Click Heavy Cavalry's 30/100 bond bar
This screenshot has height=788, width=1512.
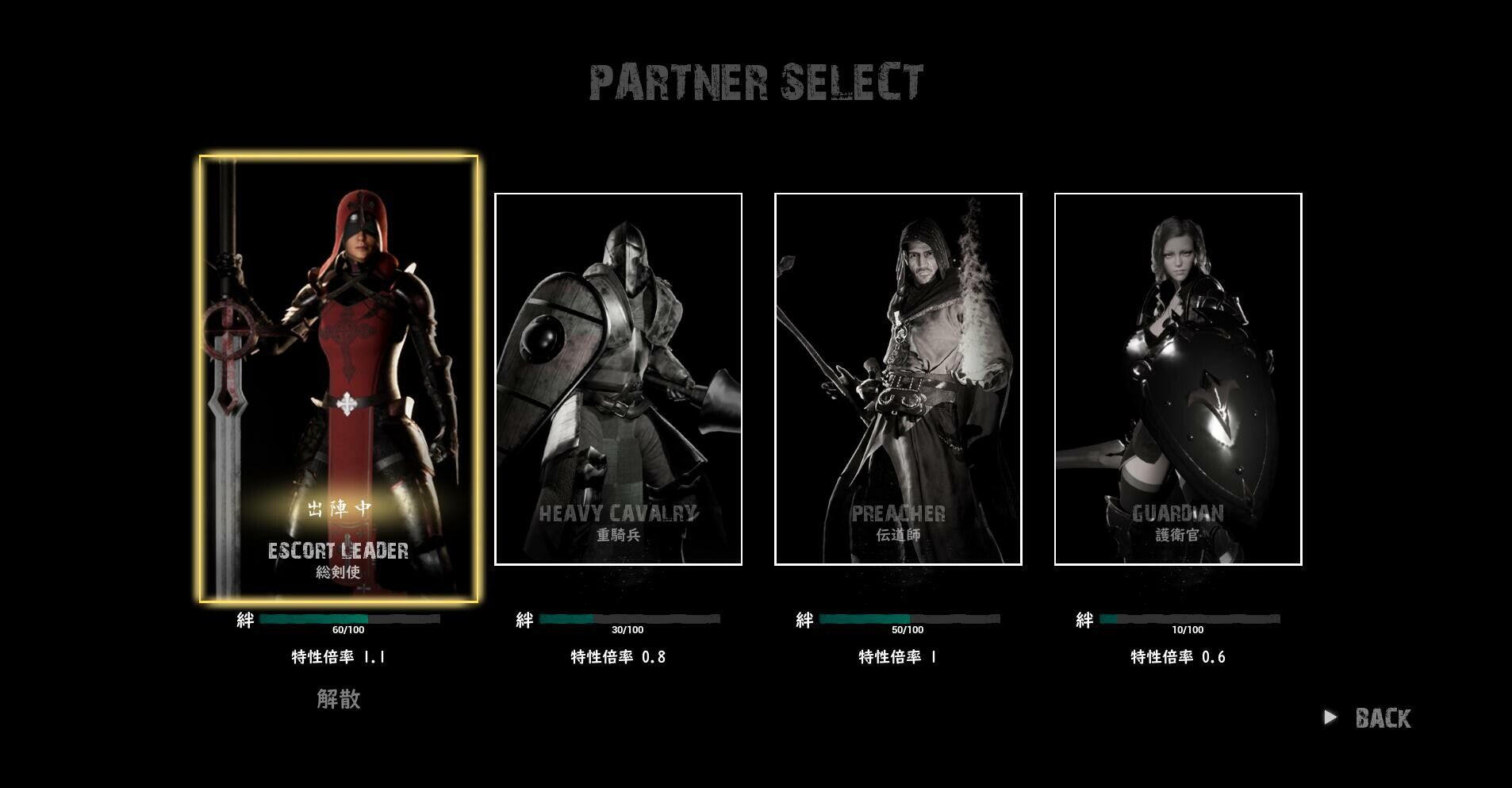tap(629, 620)
